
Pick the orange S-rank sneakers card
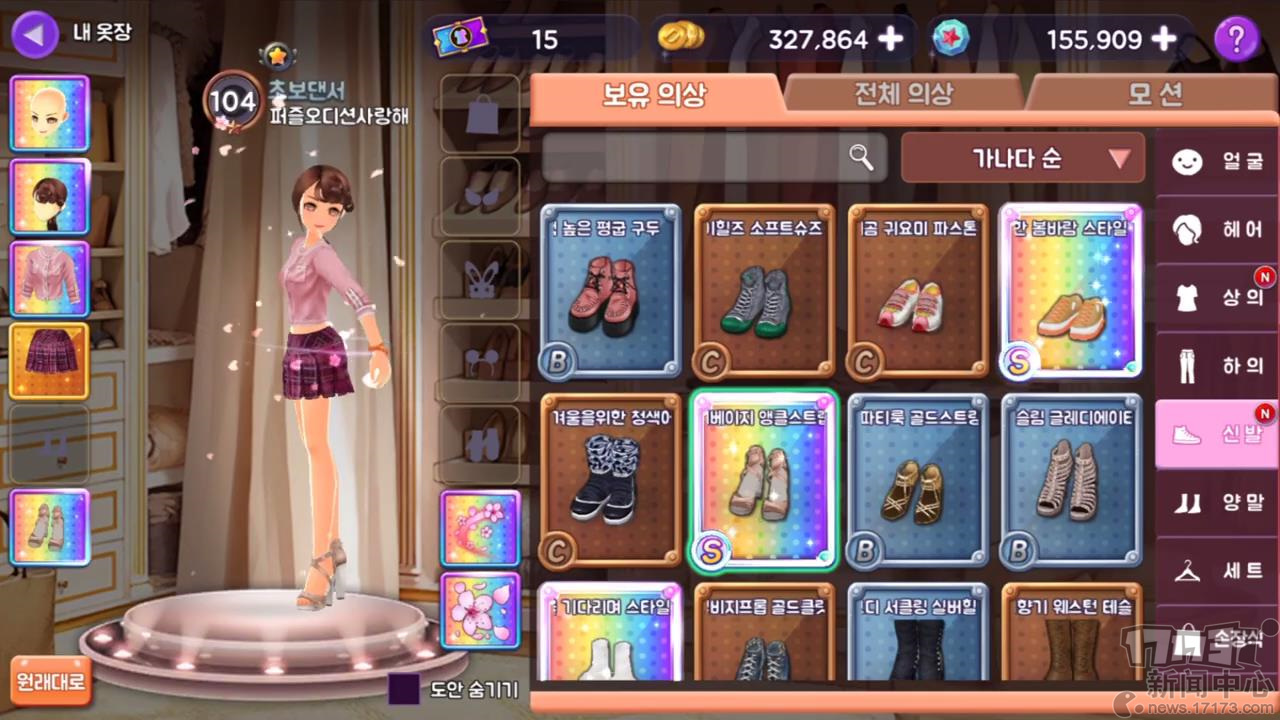pyautogui.click(x=1070, y=290)
